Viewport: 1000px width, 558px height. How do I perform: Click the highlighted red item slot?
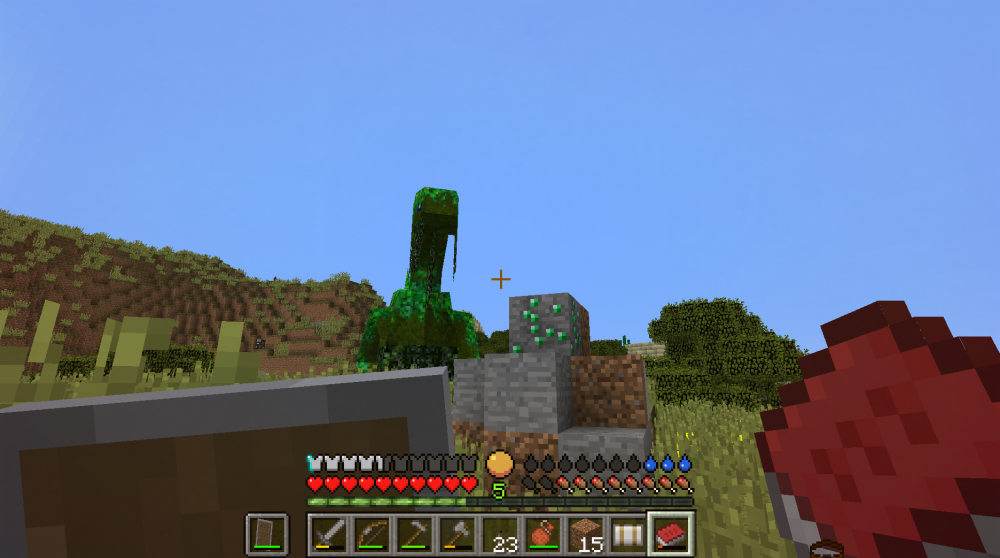[x=671, y=534]
